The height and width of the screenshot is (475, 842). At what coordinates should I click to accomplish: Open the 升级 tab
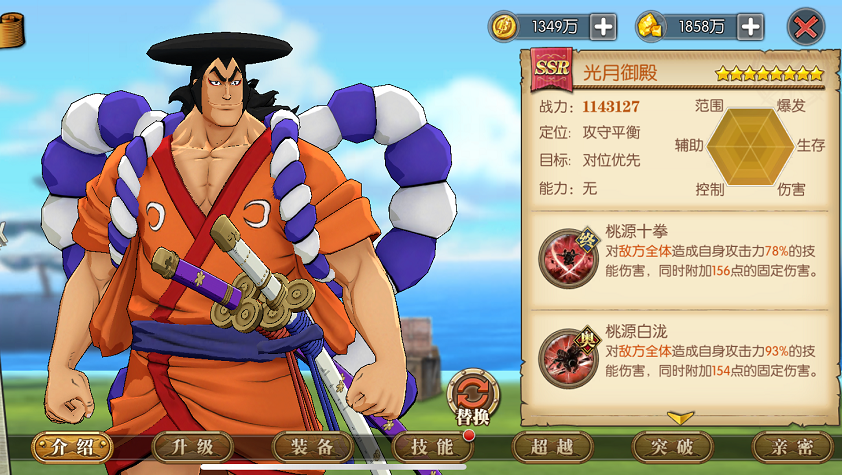click(192, 447)
